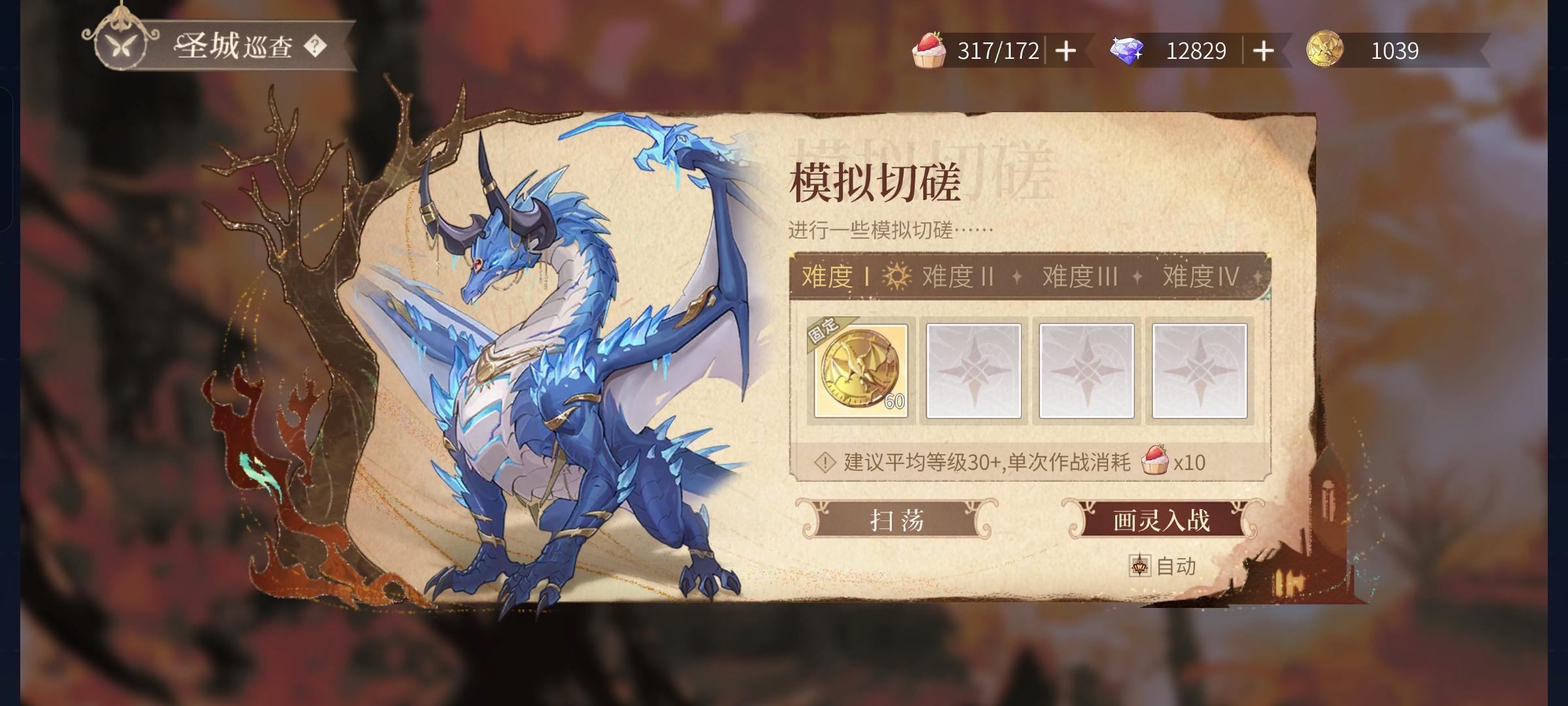Open help via the question mark beside 圣城巡查
The width and height of the screenshot is (1568, 706).
[318, 46]
